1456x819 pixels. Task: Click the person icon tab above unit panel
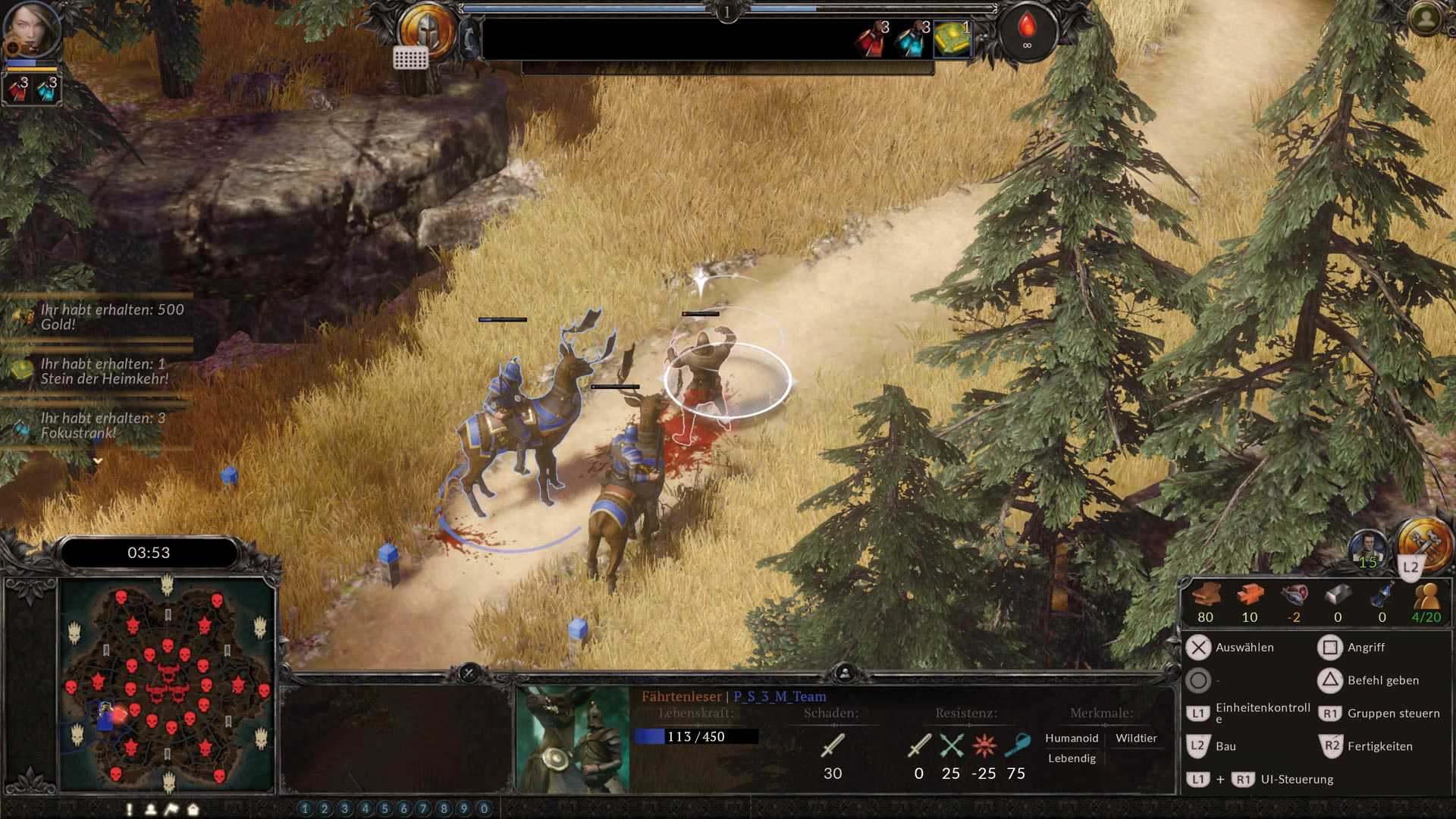coord(845,673)
